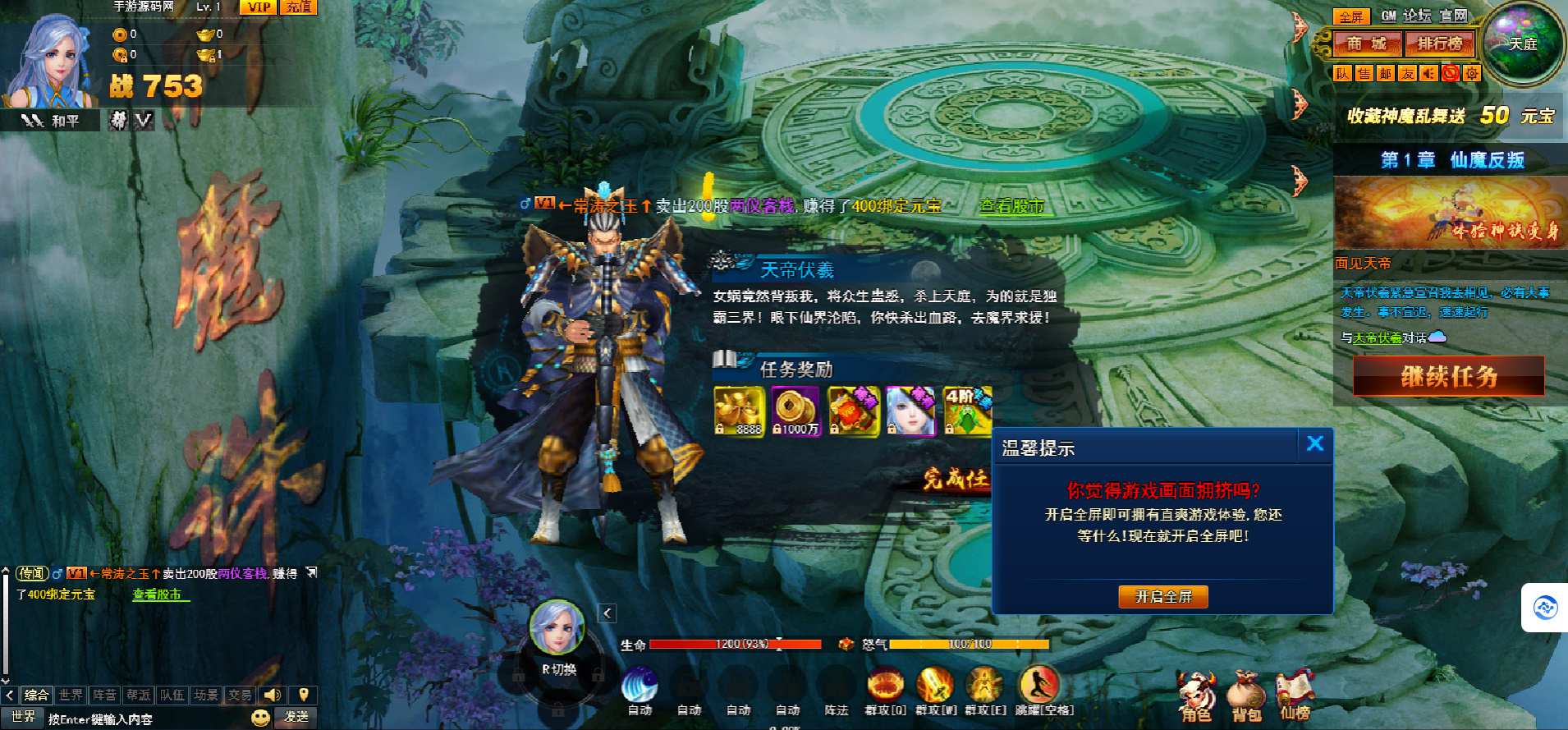This screenshot has width=1568, height=730.
Task: Open the 角色 character panel
Action: pyautogui.click(x=1195, y=697)
